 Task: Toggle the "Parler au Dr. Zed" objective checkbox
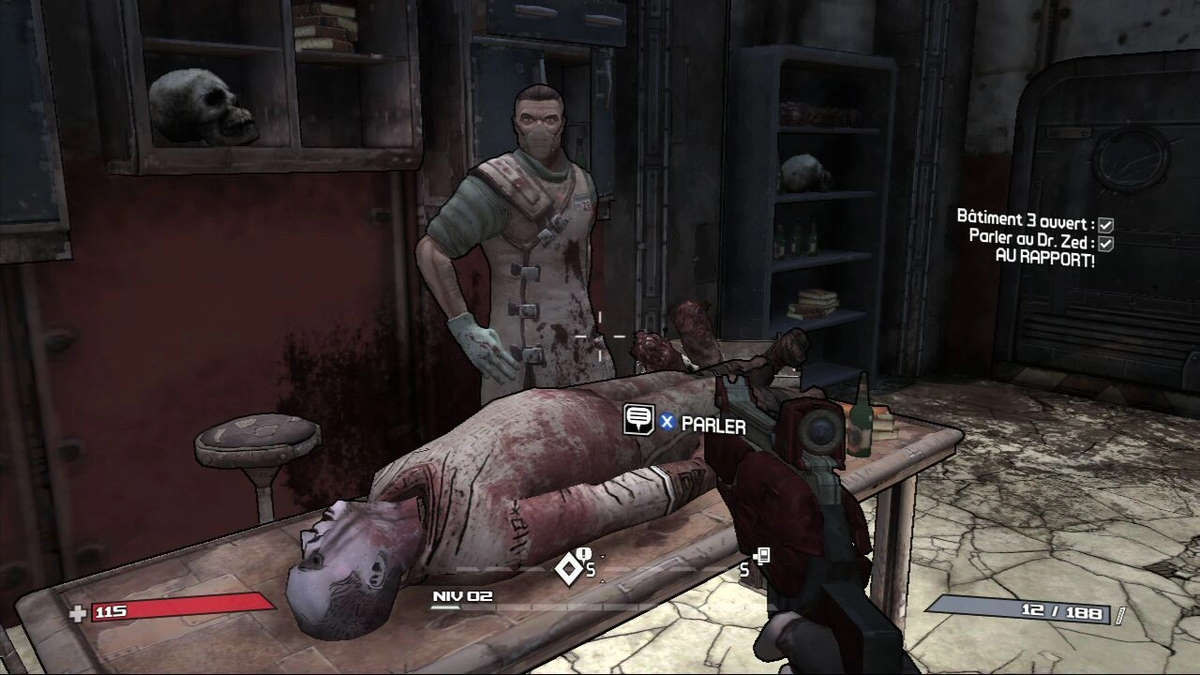[1106, 243]
